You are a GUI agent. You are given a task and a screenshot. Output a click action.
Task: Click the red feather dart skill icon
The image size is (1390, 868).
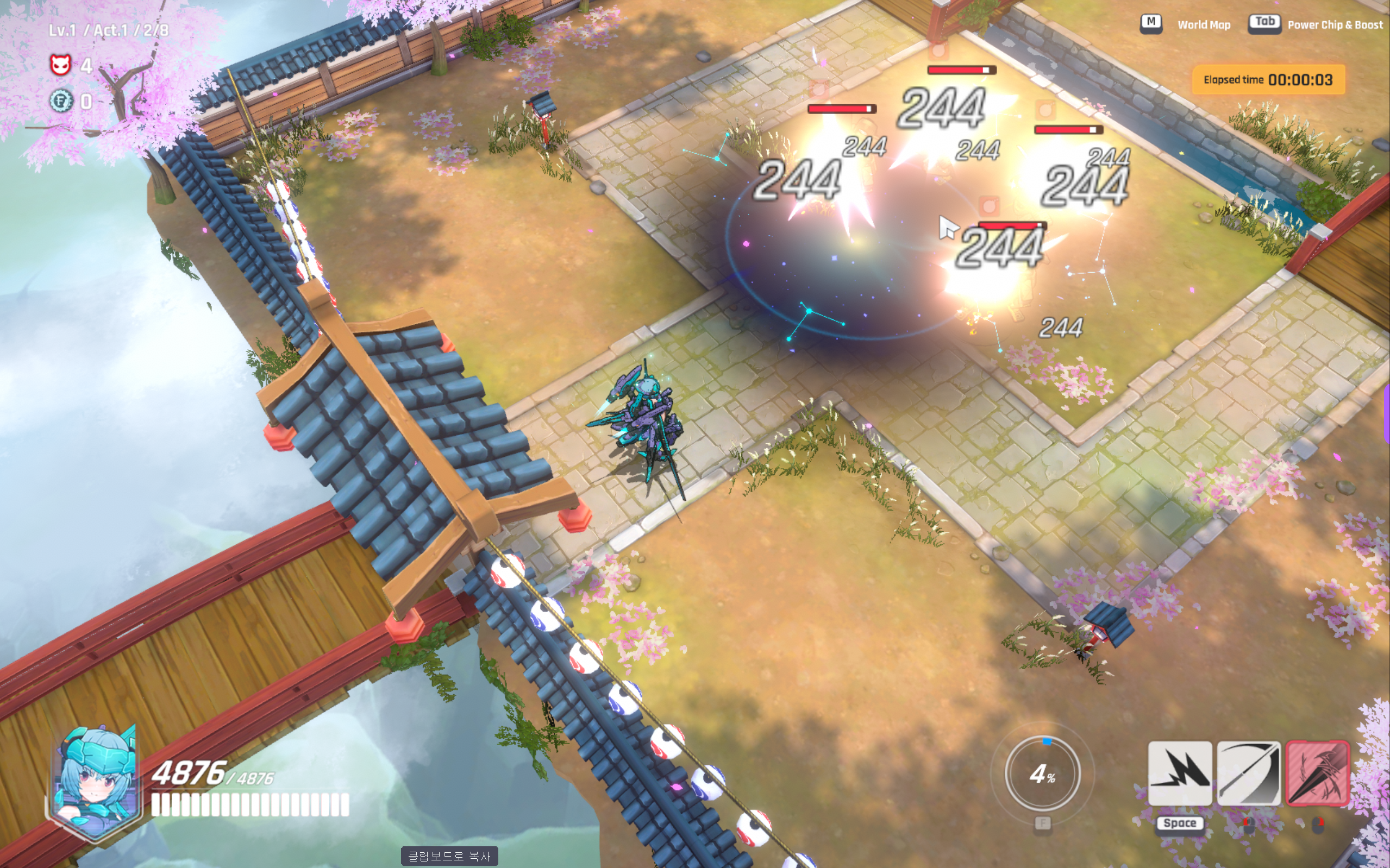click(1318, 772)
